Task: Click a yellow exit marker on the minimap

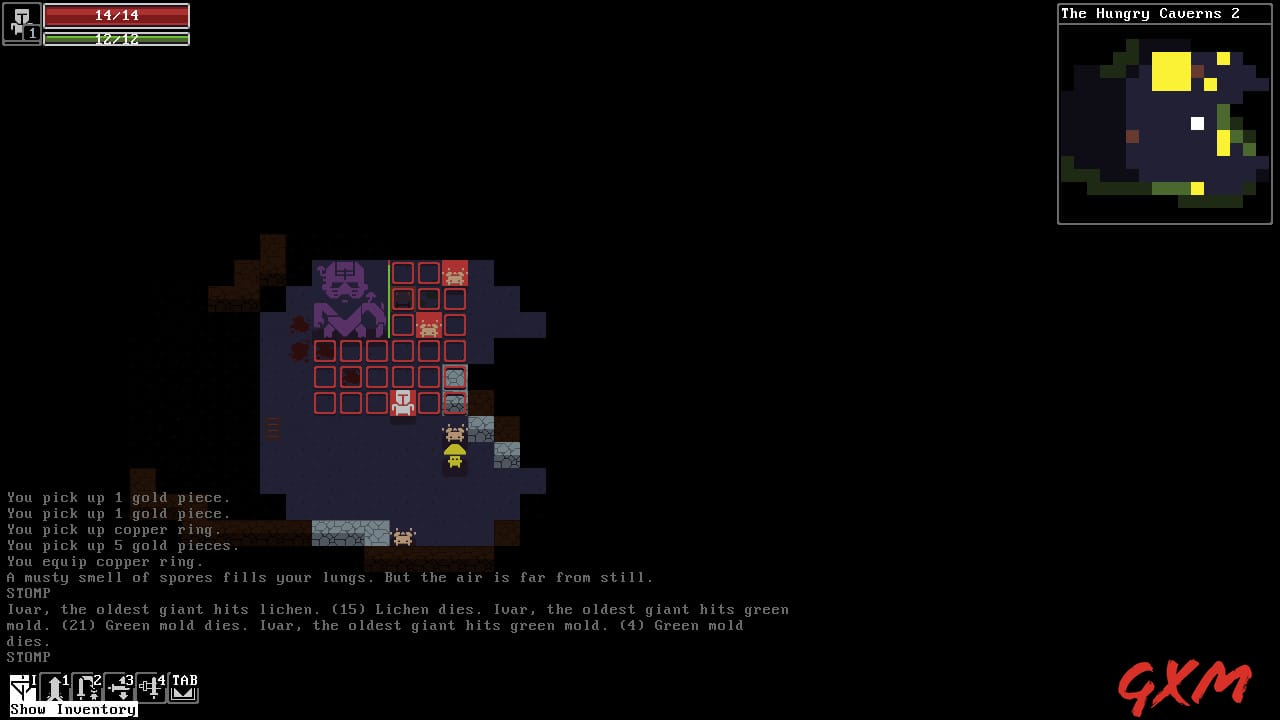Action: click(1172, 70)
